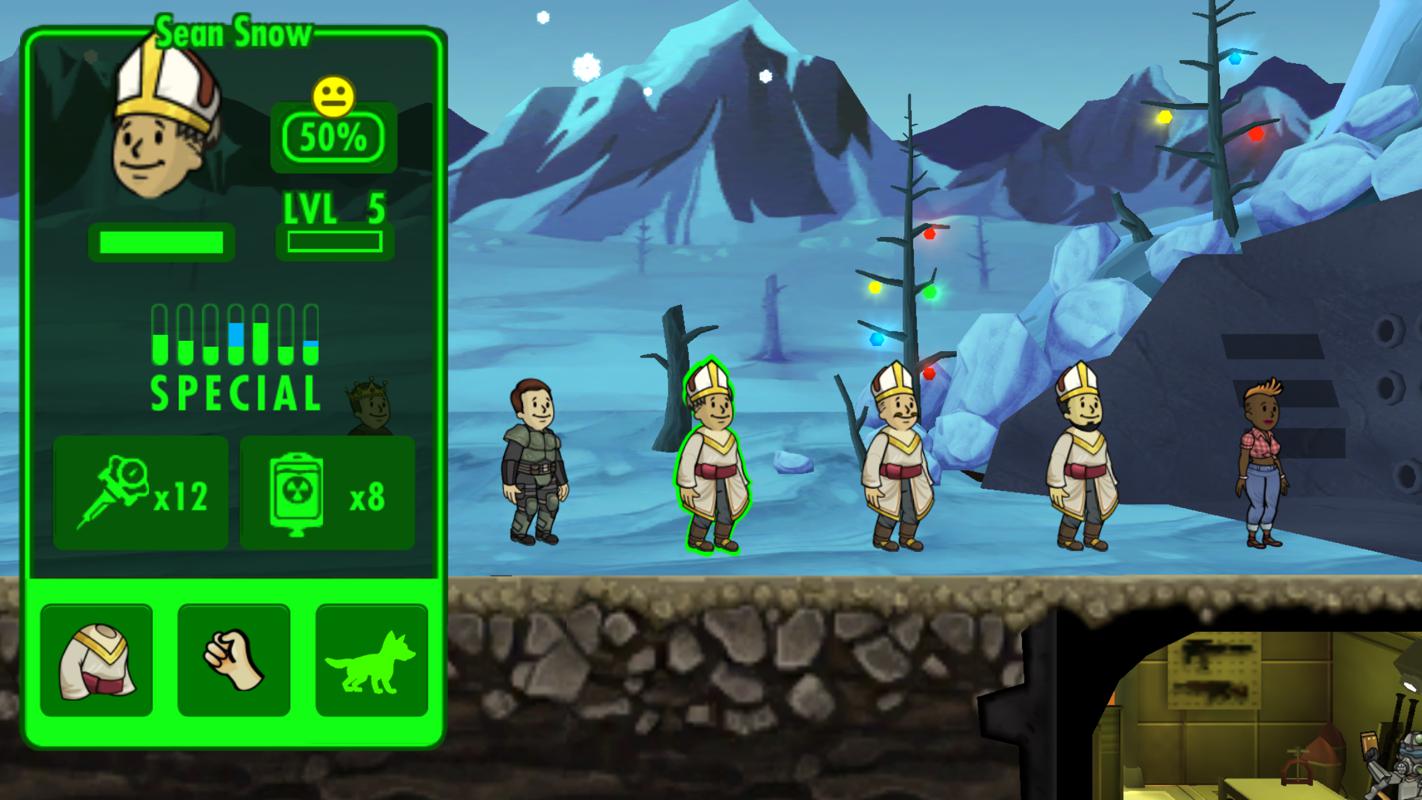Image resolution: width=1422 pixels, height=800 pixels.
Task: Open the pet slot with dog silhouette
Action: tap(371, 659)
